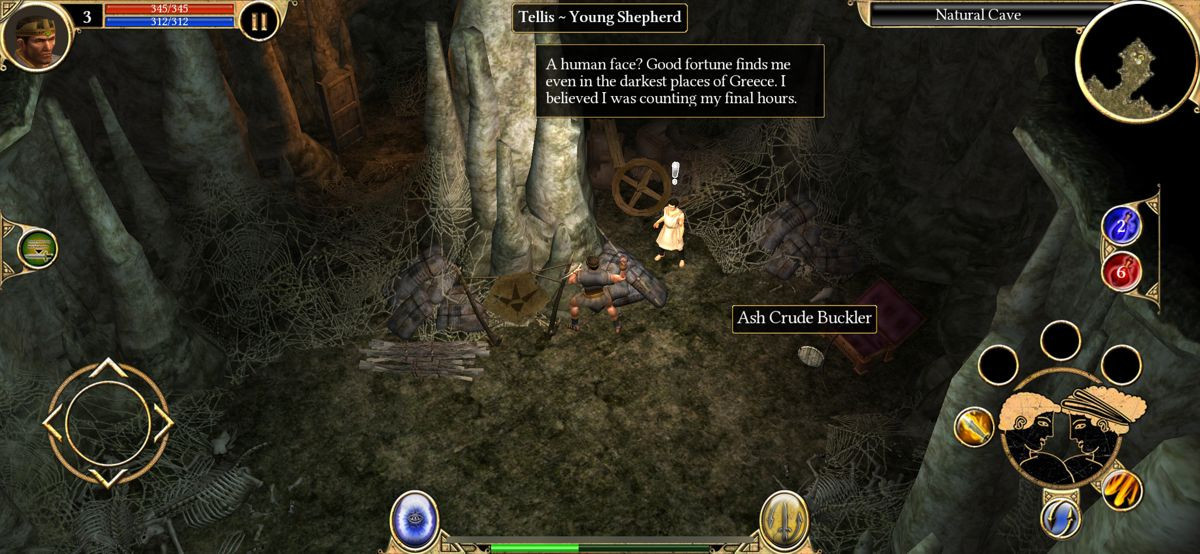This screenshot has width=1200, height=554.
Task: Swap weapons with the golden sword button
Action: (785, 520)
